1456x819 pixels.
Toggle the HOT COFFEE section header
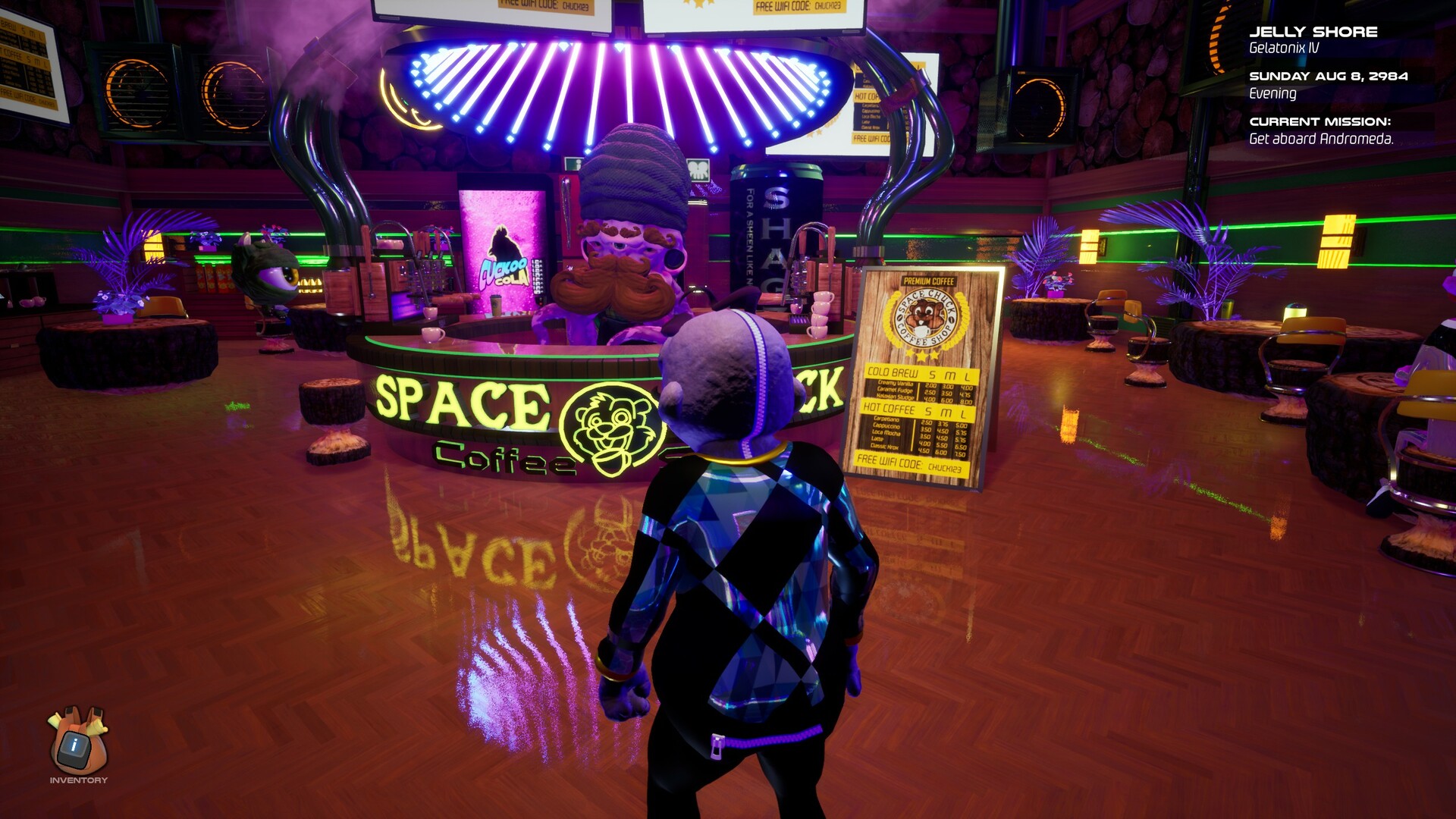click(890, 409)
